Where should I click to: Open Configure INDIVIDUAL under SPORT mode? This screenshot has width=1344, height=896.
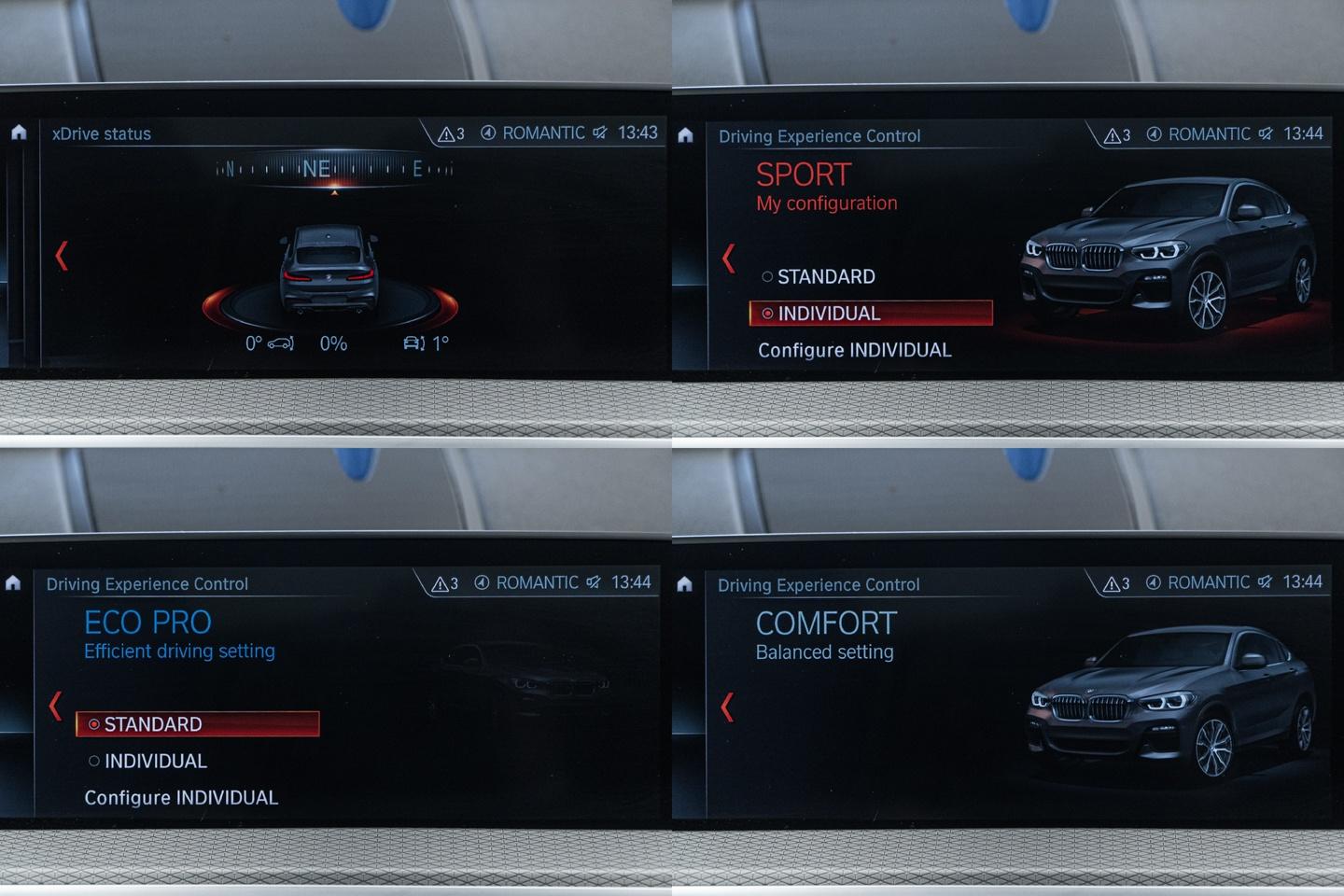point(854,350)
